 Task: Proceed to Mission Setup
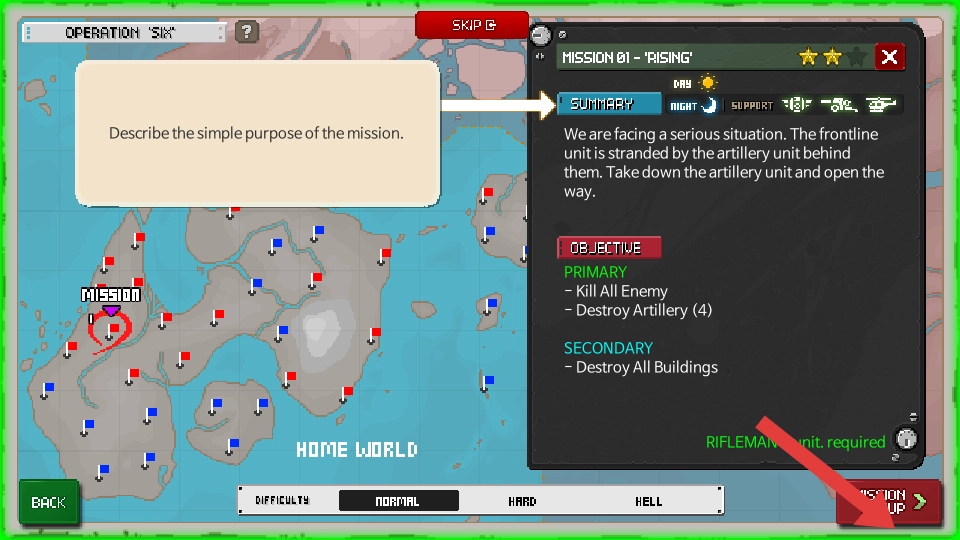coord(888,501)
